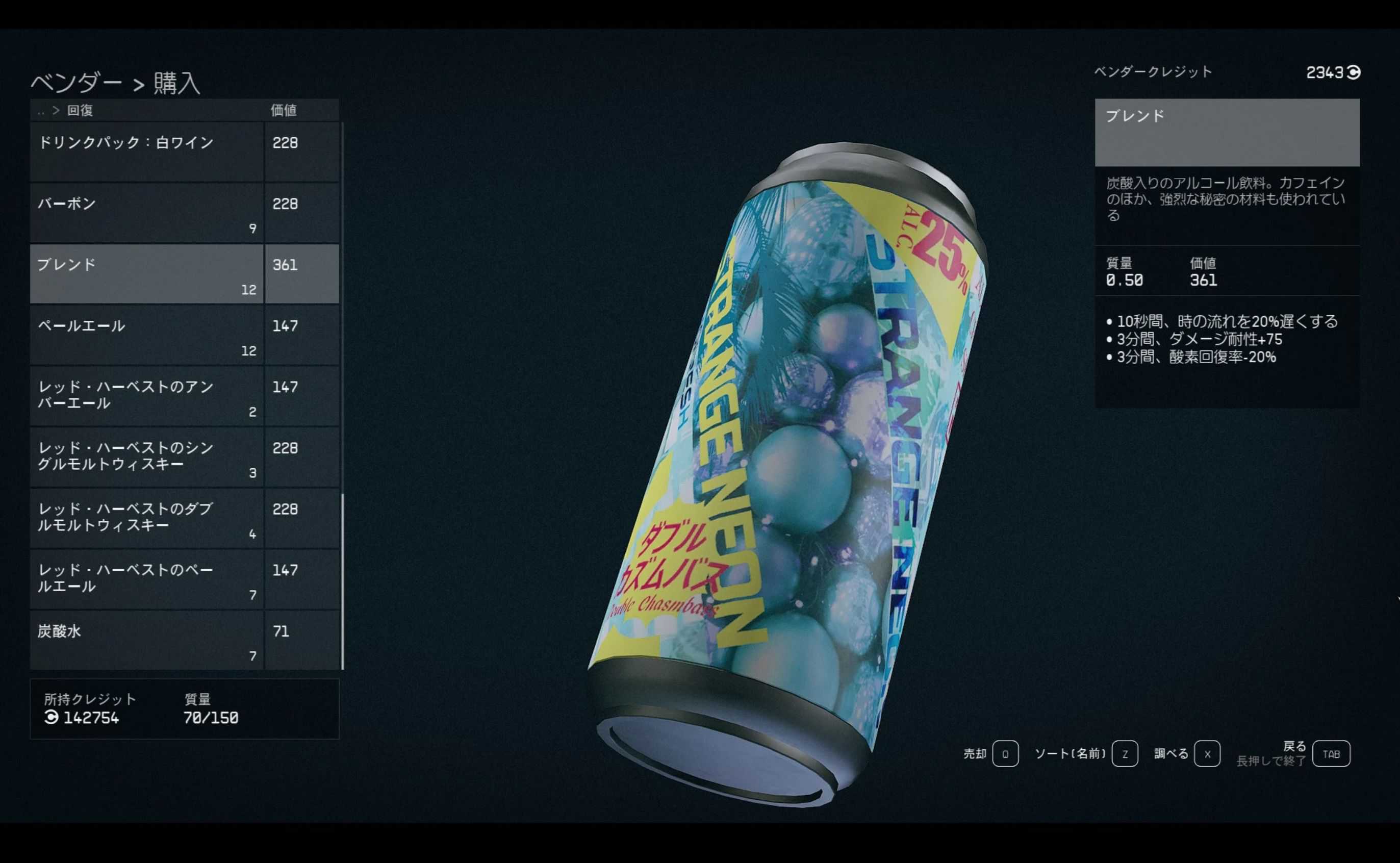This screenshot has width=1400, height=863.
Task: Select レッド・ハーベストのアンバーエール
Action: [147, 396]
